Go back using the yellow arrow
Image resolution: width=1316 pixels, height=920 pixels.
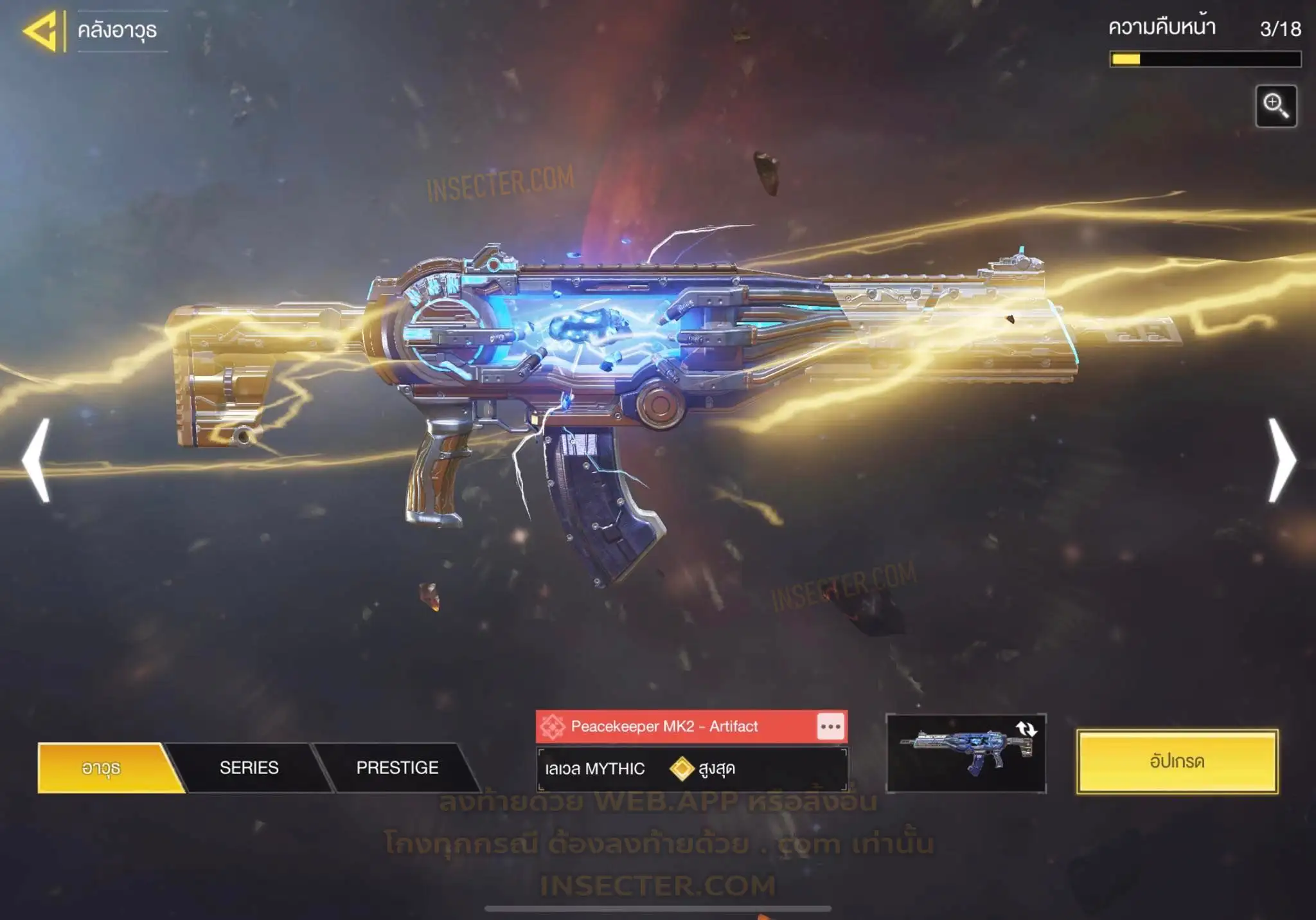pyautogui.click(x=41, y=30)
